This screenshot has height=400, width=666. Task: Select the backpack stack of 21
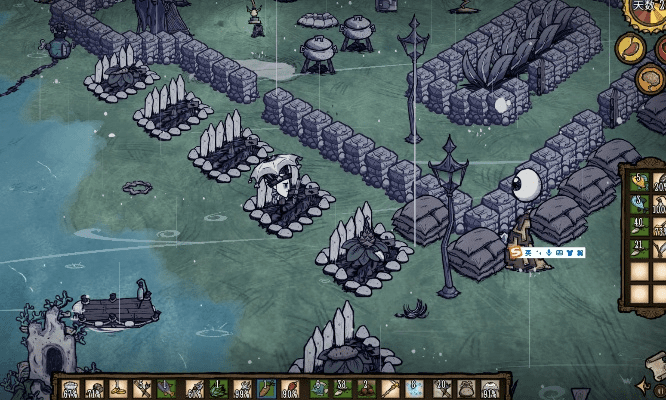coord(639,249)
